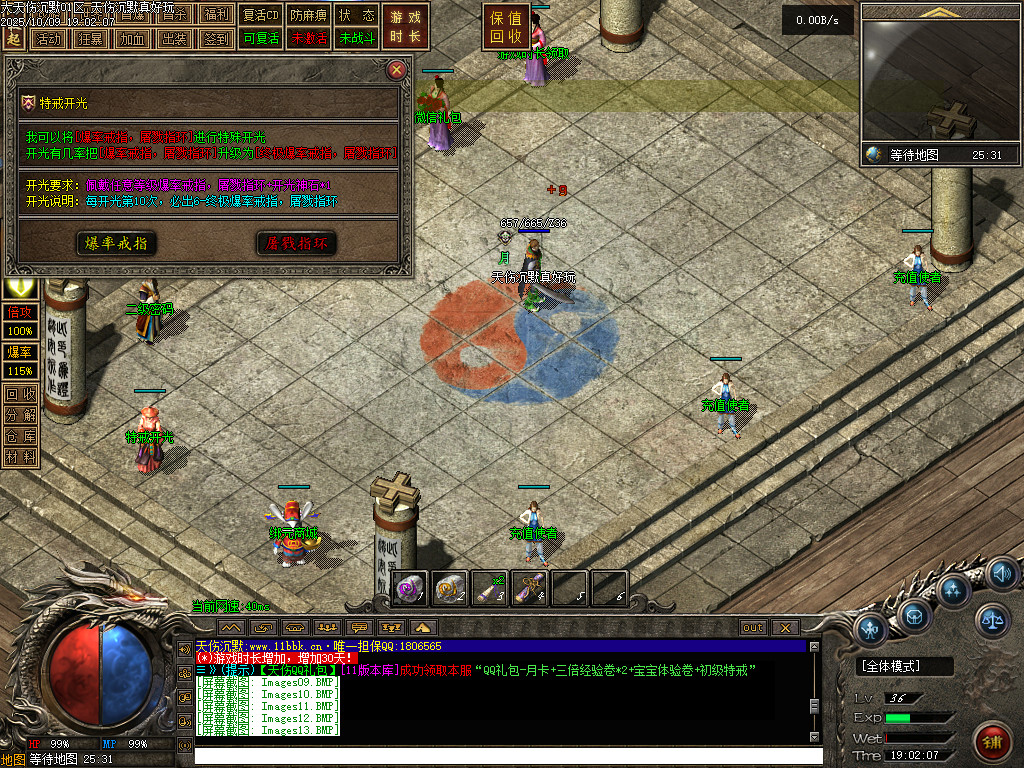The width and height of the screenshot is (1024, 768).
Task: Click the chat input field
Action: (x=500, y=756)
